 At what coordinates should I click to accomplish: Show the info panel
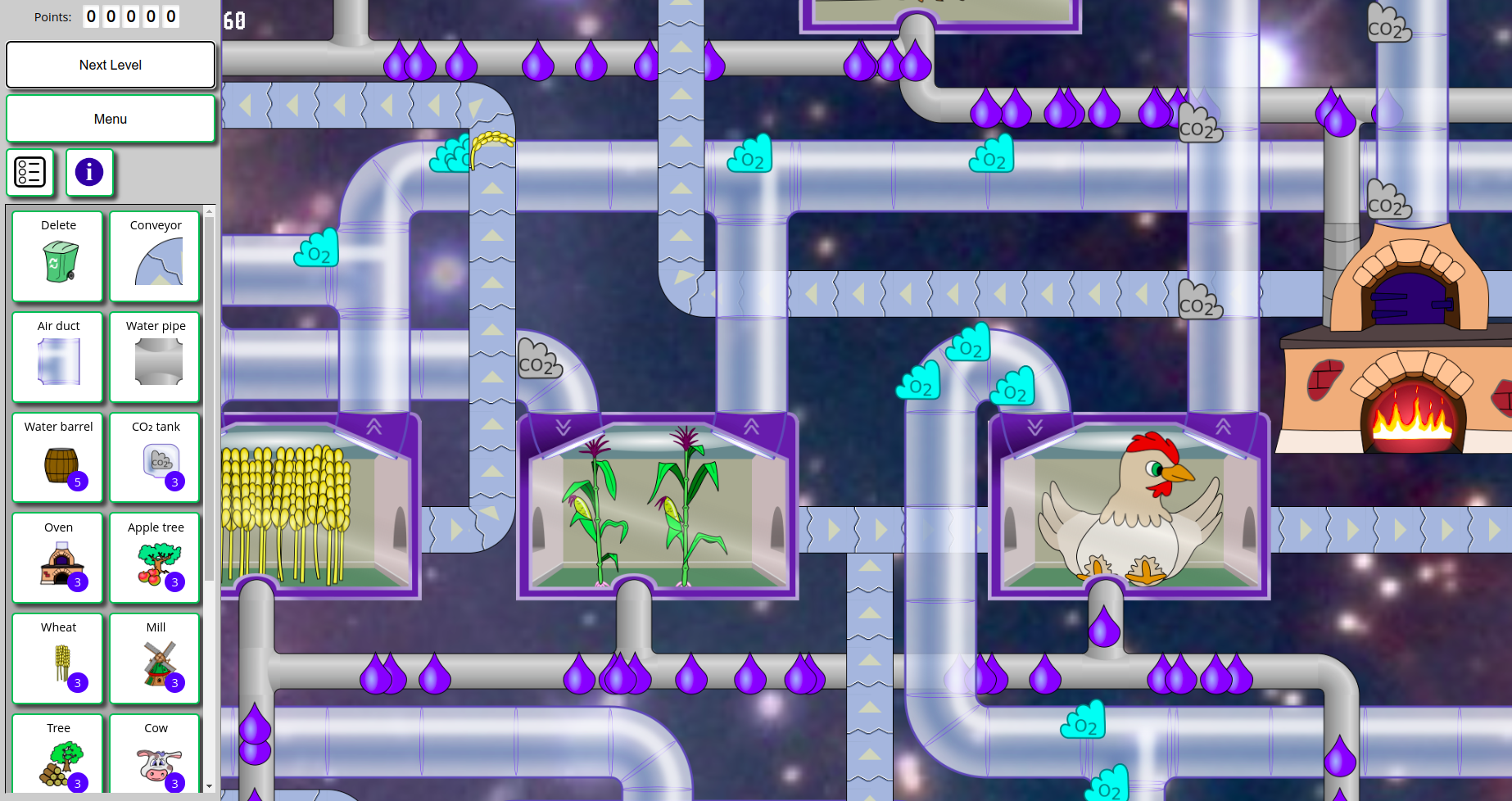click(x=89, y=172)
